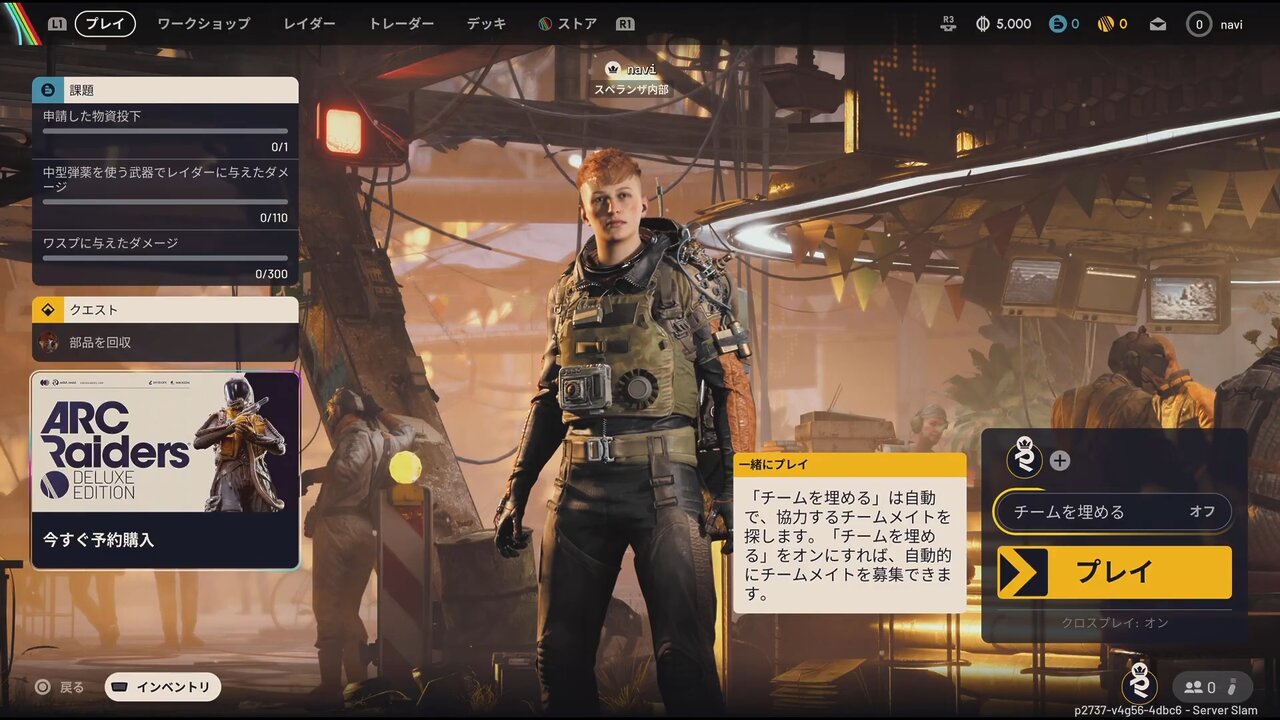The width and height of the screenshot is (1280, 720).
Task: Switch to the ワークショップ tab
Action: pos(203,24)
